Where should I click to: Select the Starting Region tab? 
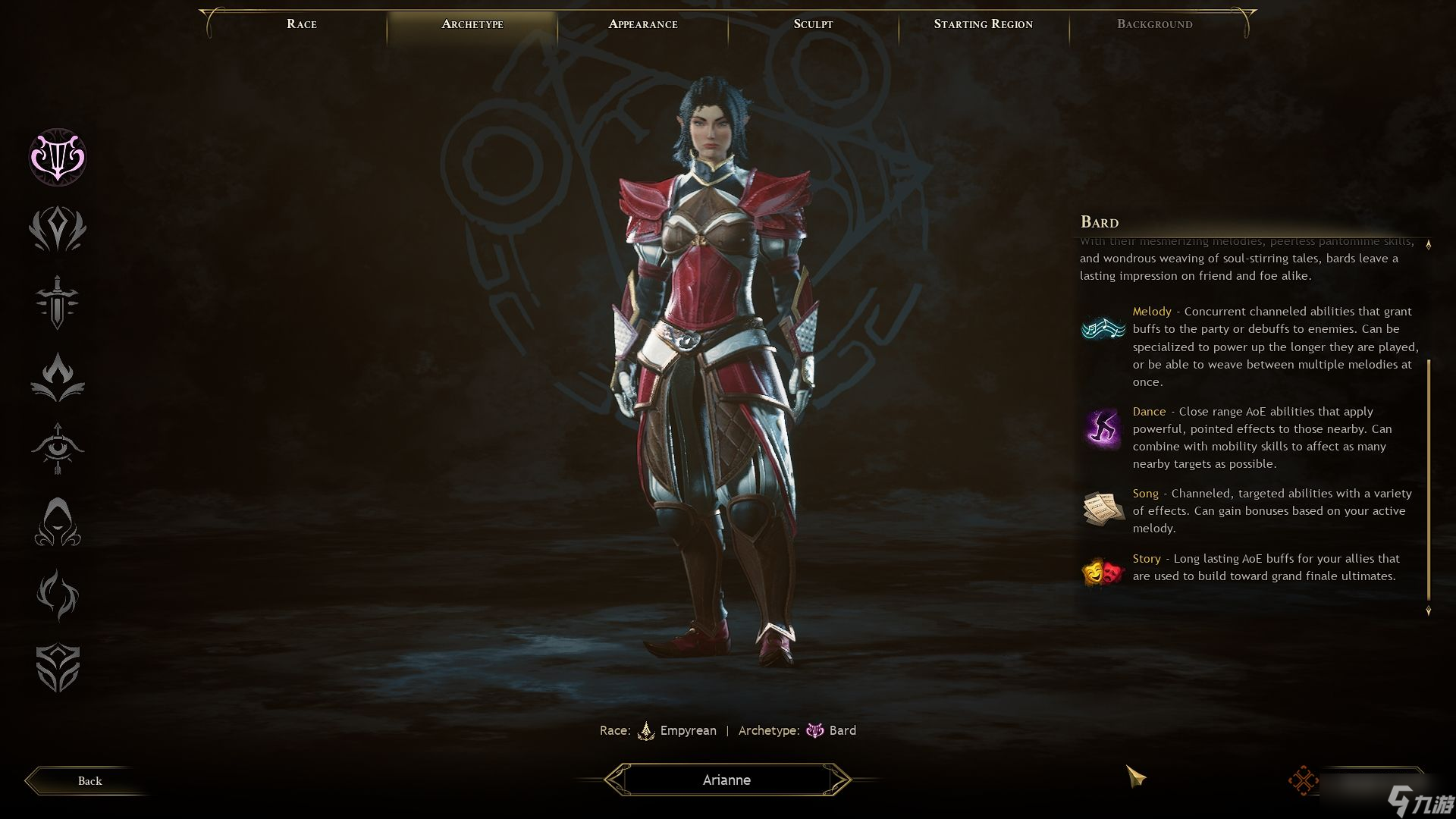(983, 24)
